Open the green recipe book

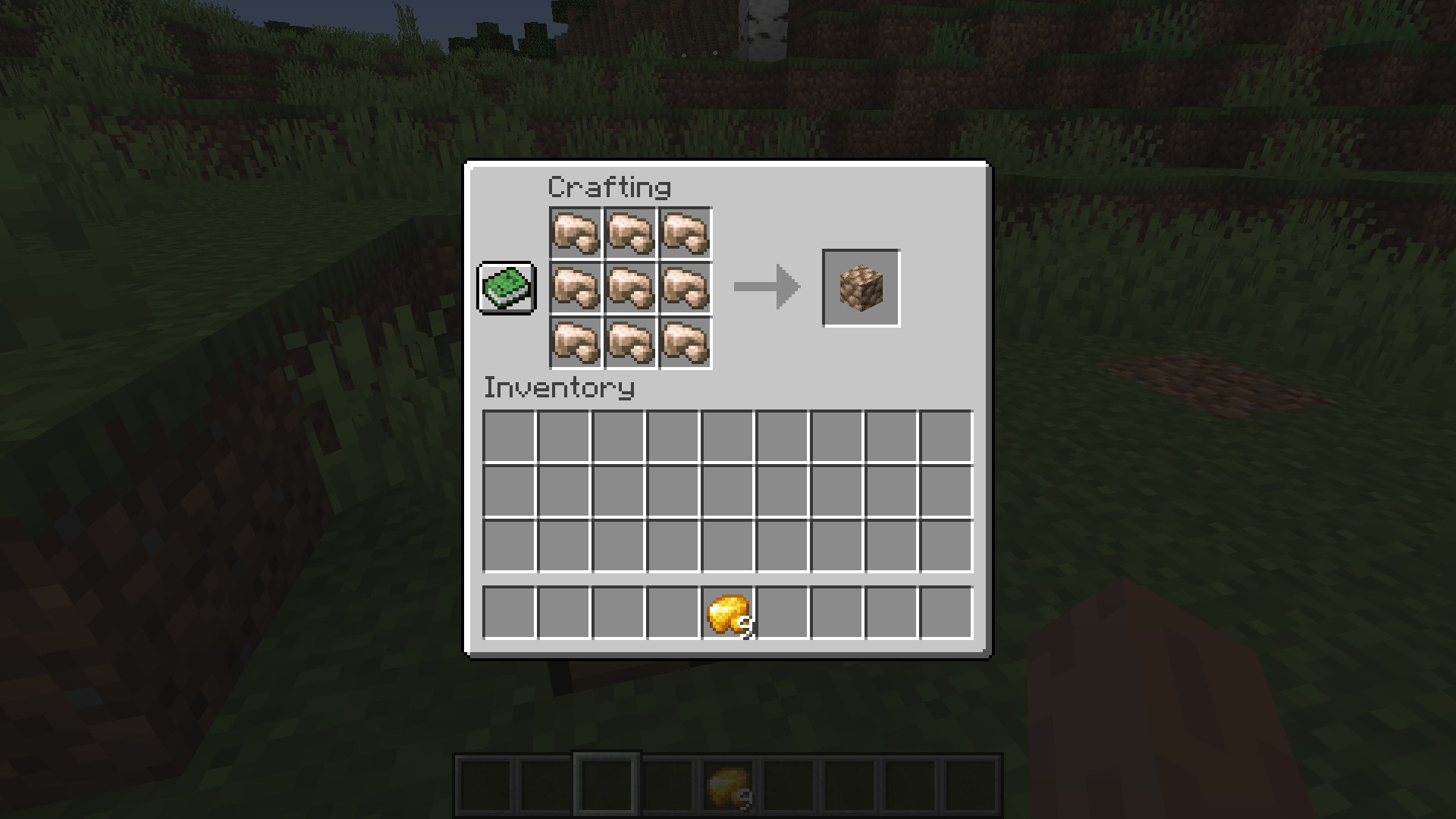(x=507, y=288)
